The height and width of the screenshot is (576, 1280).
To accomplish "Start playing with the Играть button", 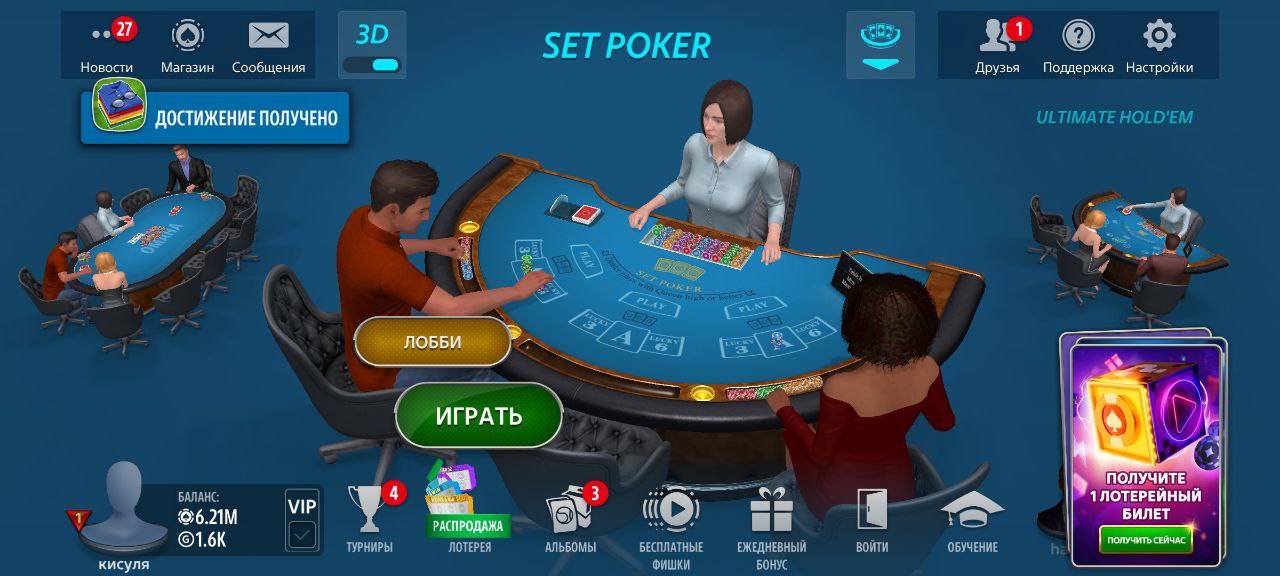I will tap(478, 416).
